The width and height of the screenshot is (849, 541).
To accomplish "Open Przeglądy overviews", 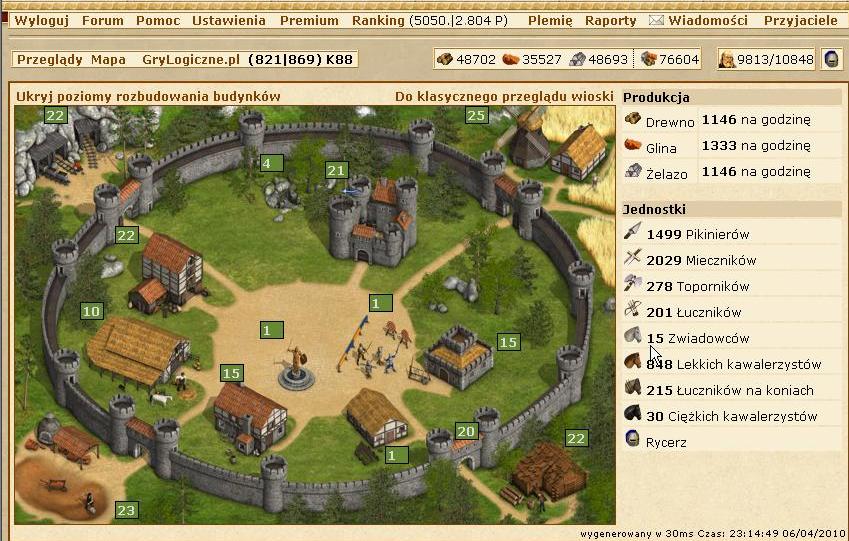I will coord(49,60).
